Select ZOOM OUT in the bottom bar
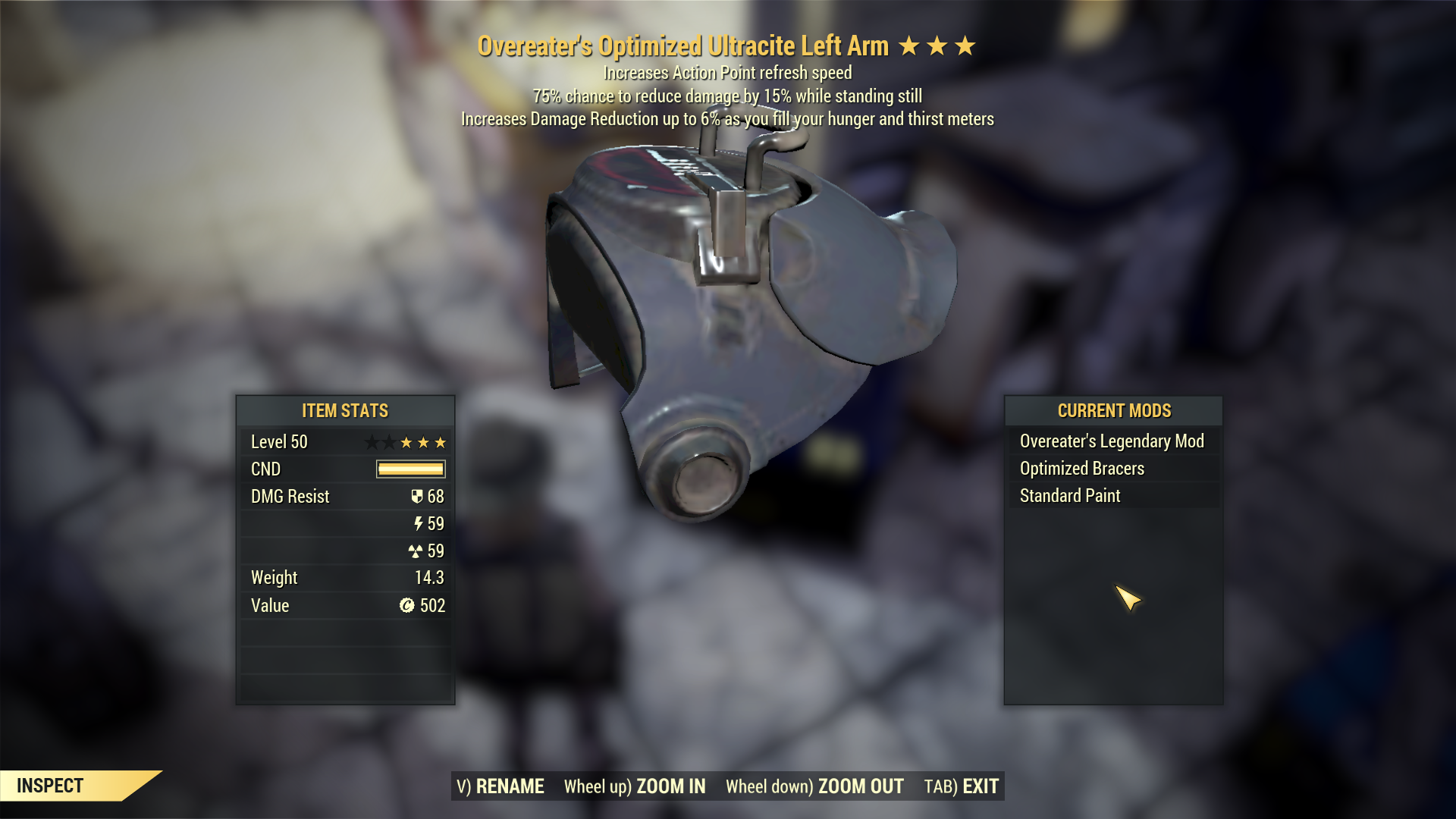The image size is (1456, 819). click(814, 786)
